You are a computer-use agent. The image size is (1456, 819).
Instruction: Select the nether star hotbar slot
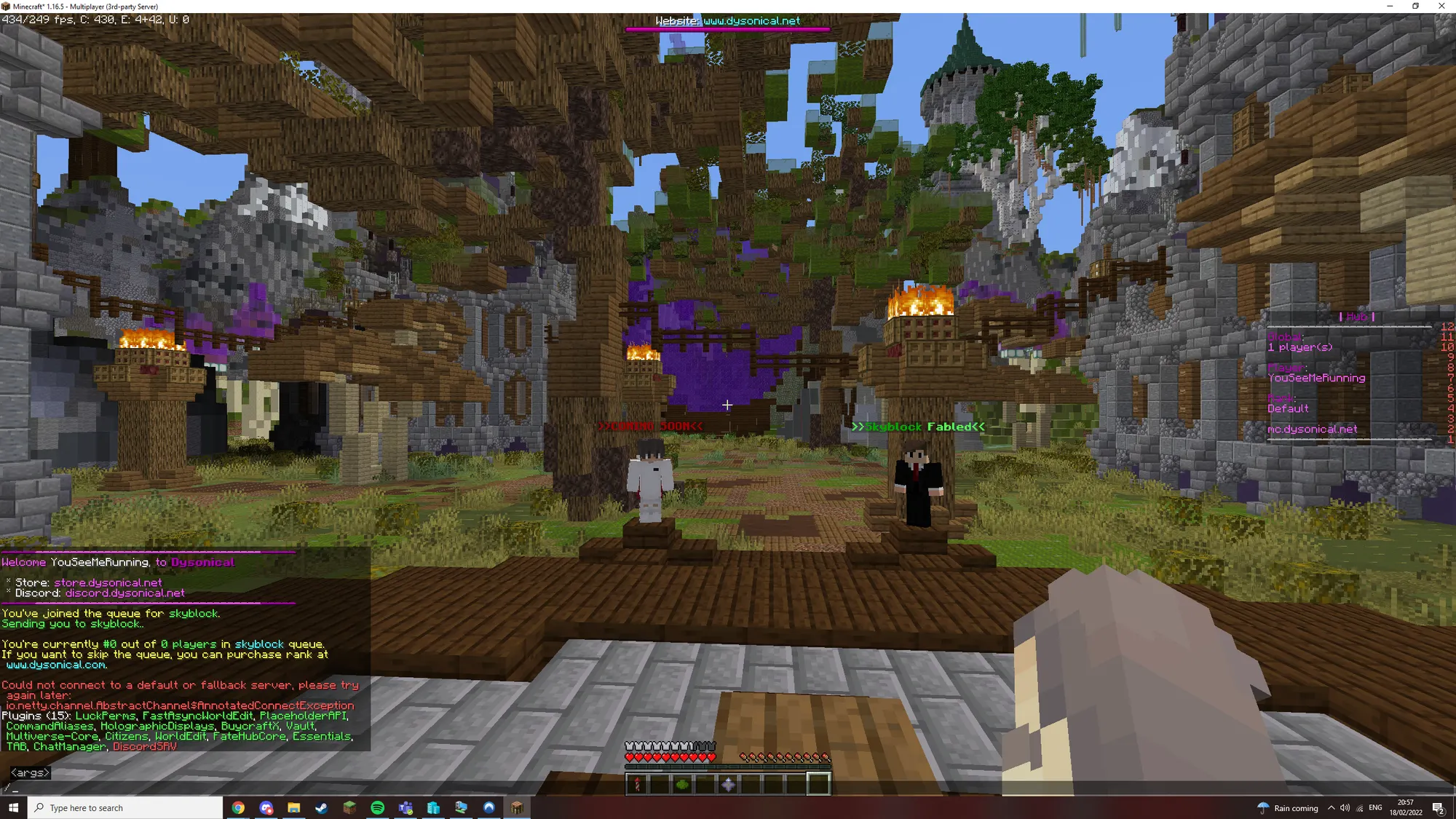728,784
